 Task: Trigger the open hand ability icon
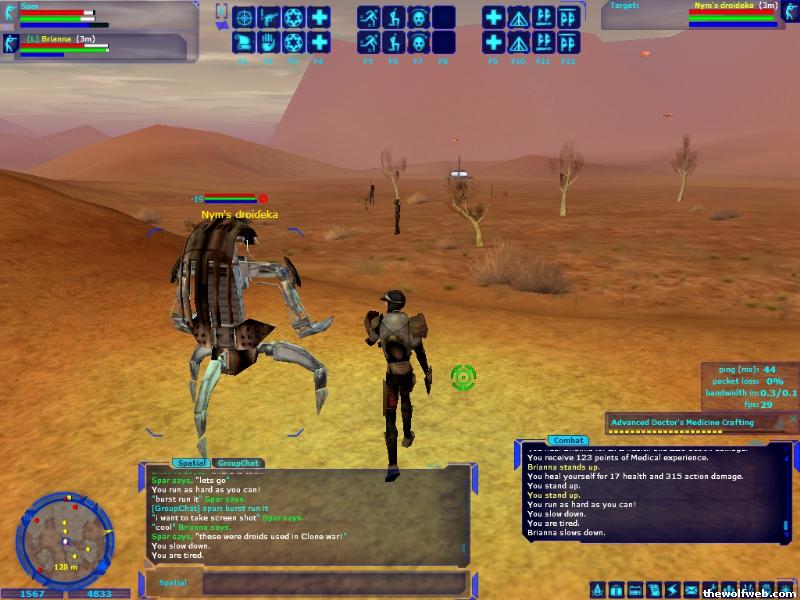coord(268,43)
